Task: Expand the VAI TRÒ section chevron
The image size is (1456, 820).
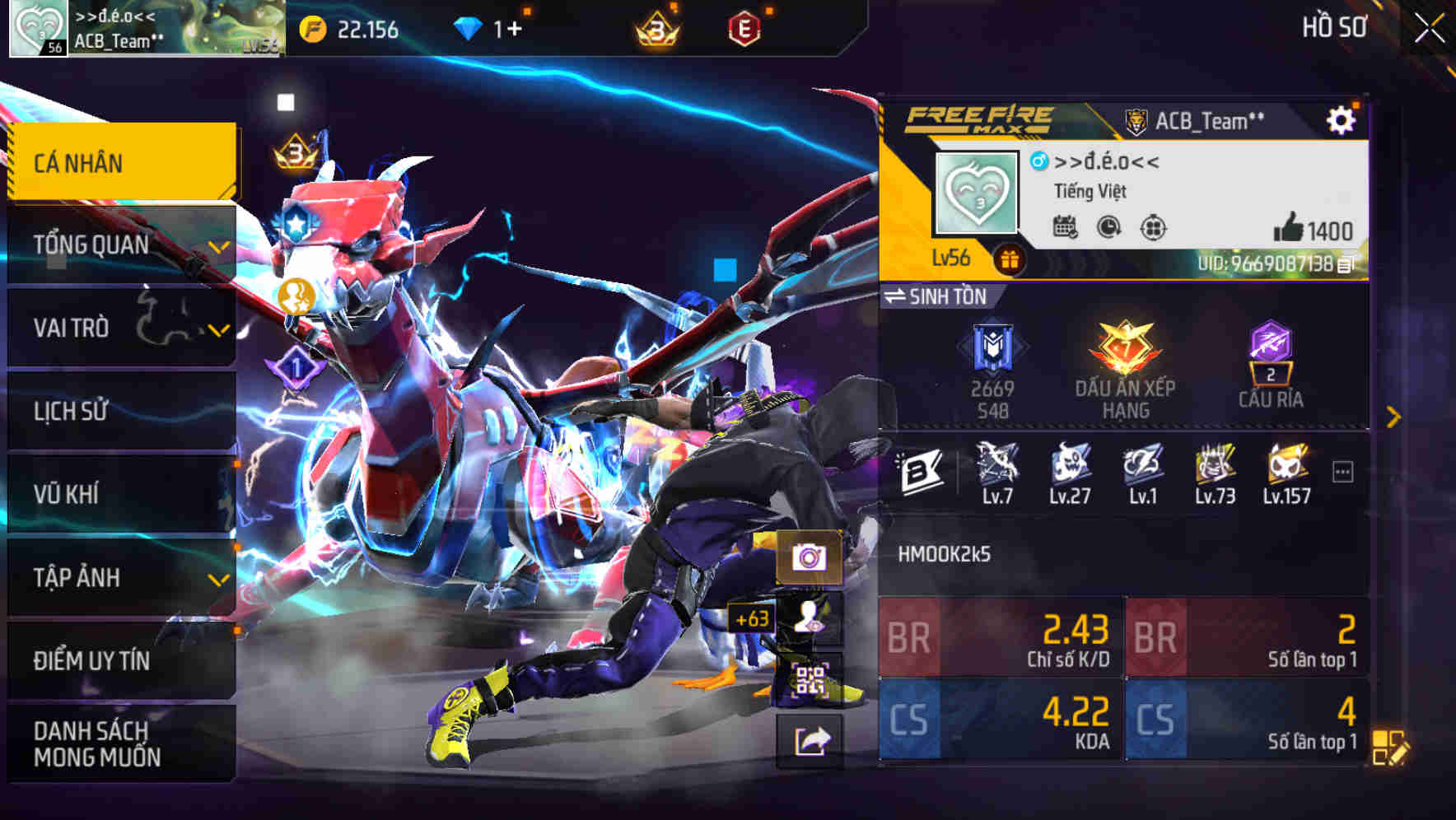Action: (x=217, y=328)
